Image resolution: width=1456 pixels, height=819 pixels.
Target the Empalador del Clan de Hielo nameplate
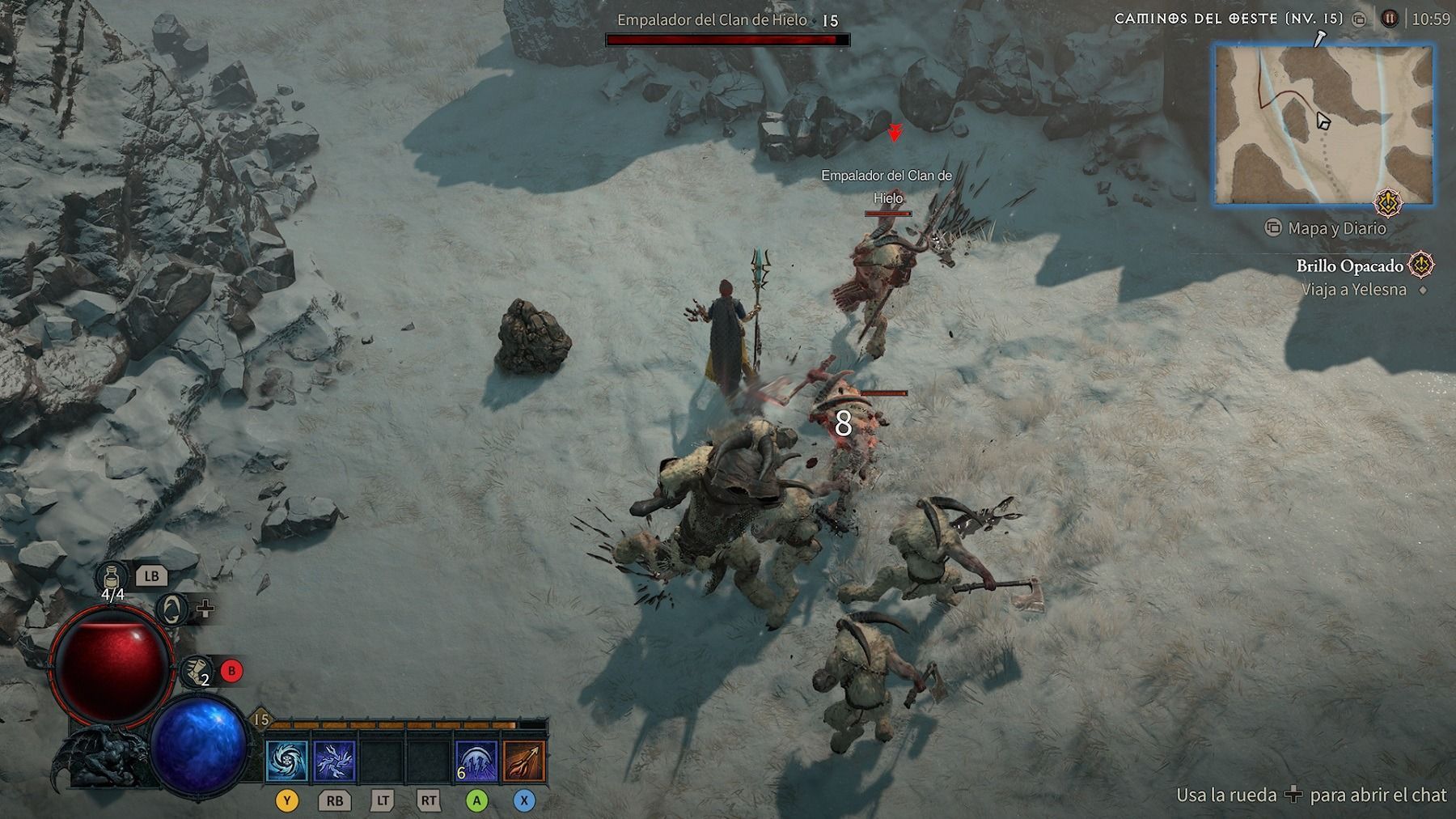pyautogui.click(x=887, y=186)
